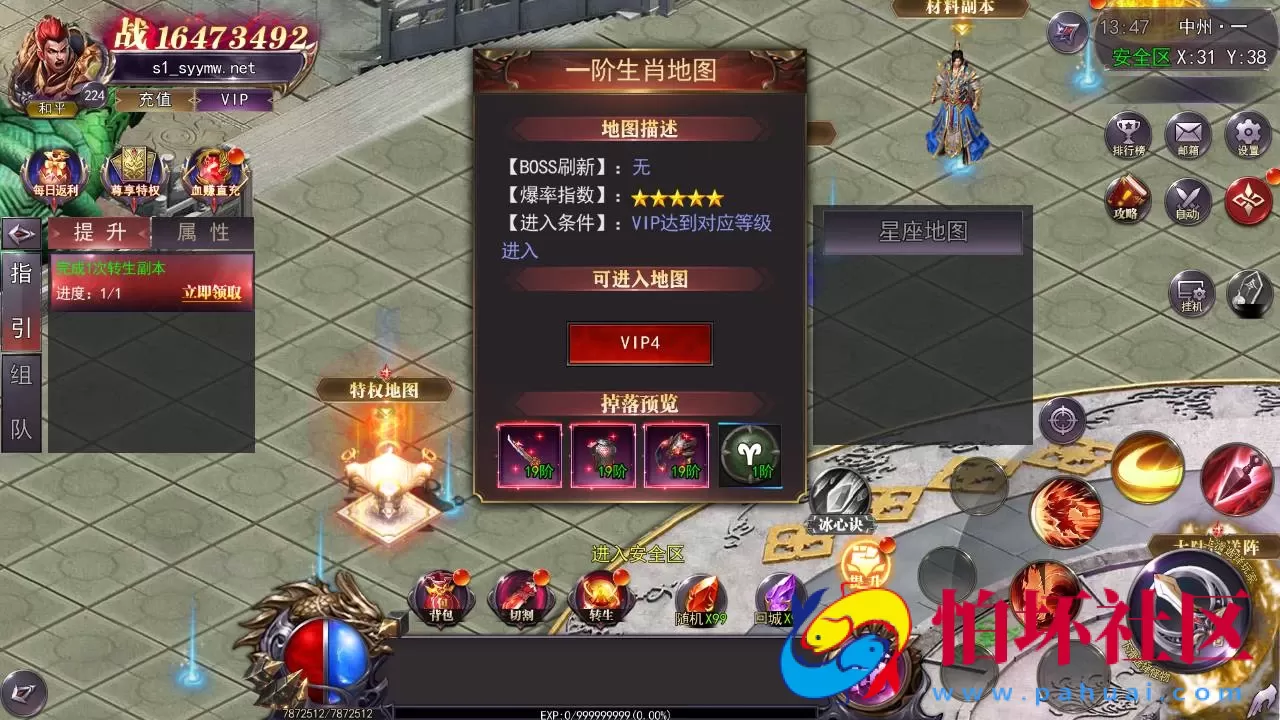This screenshot has width=1280, height=720.
Task: Cast the 冰心诀 skill icon
Action: 840,492
